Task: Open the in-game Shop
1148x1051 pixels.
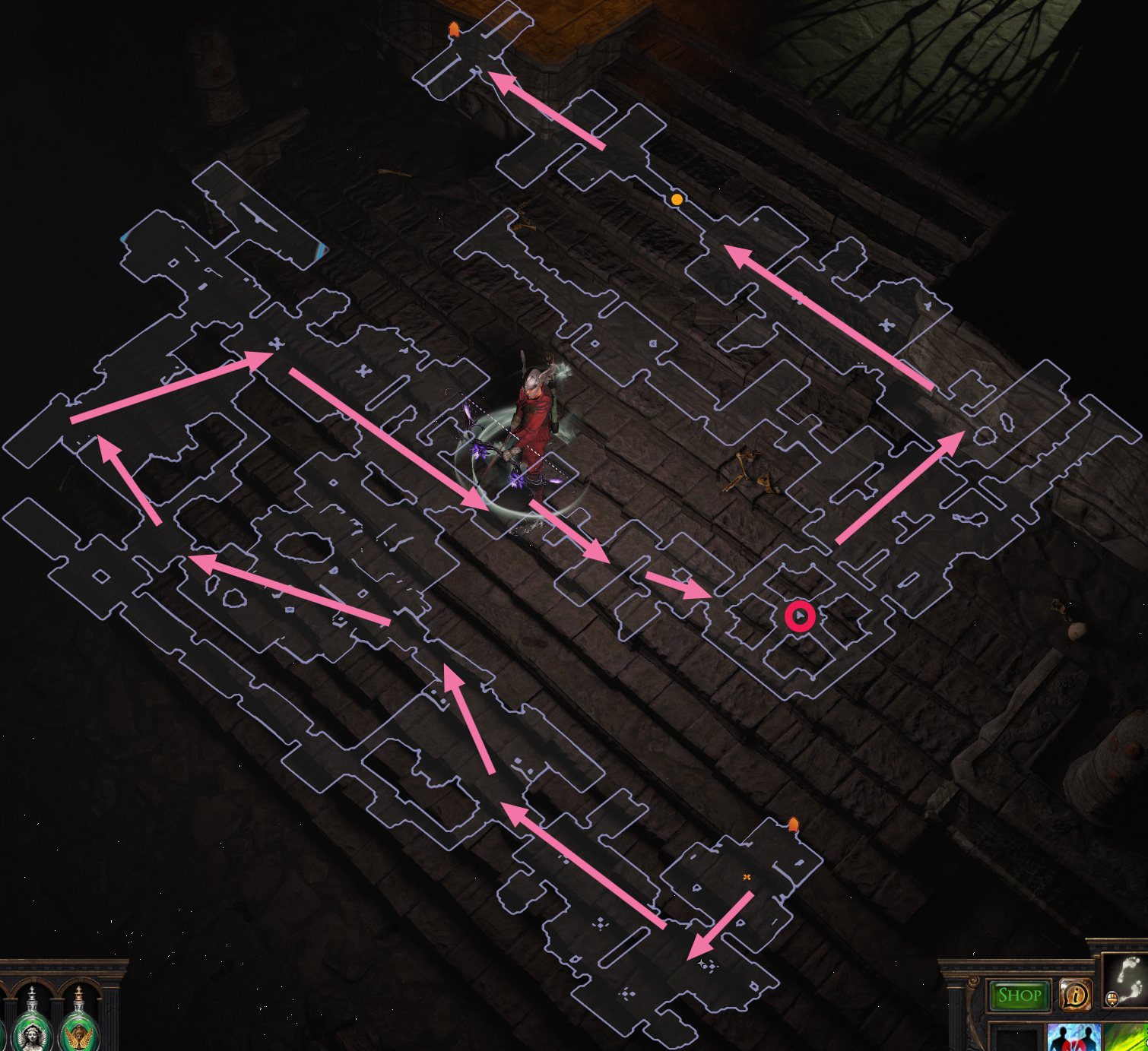Action: (x=1019, y=995)
